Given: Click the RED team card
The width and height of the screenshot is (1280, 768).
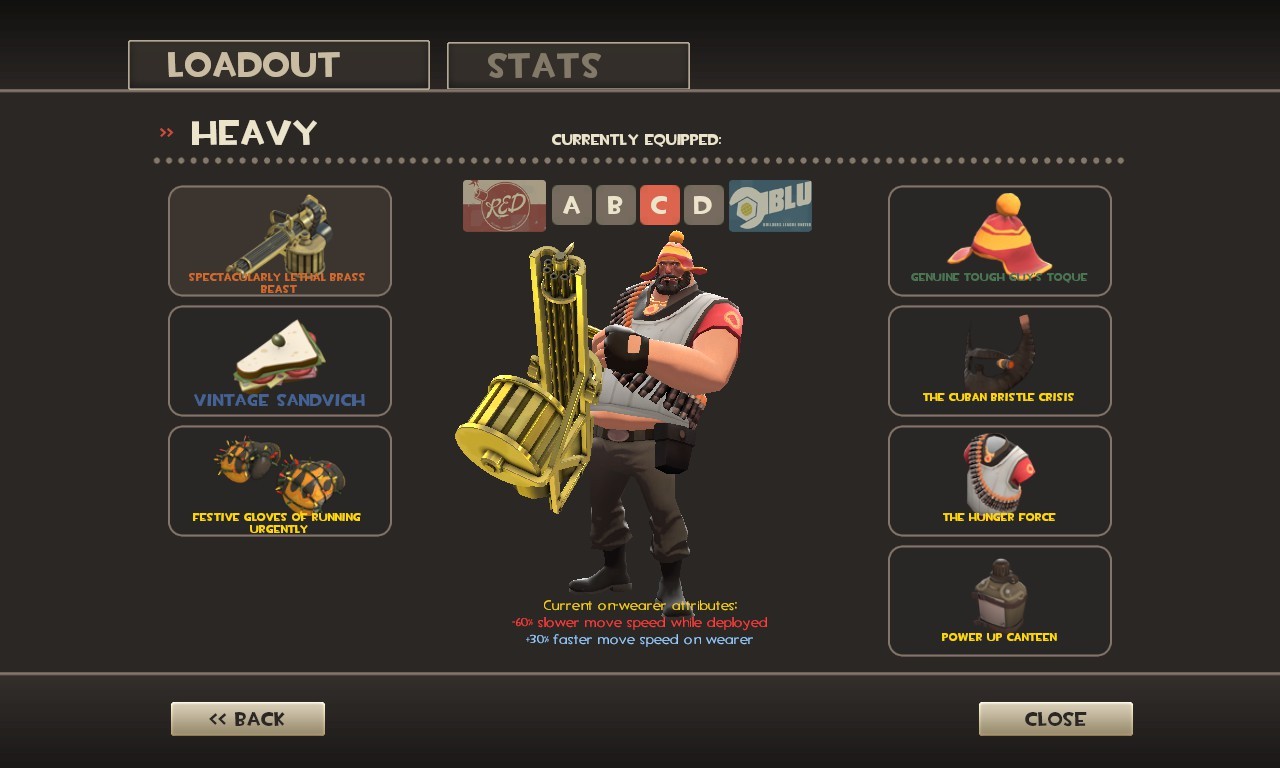Looking at the screenshot, I should point(504,205).
